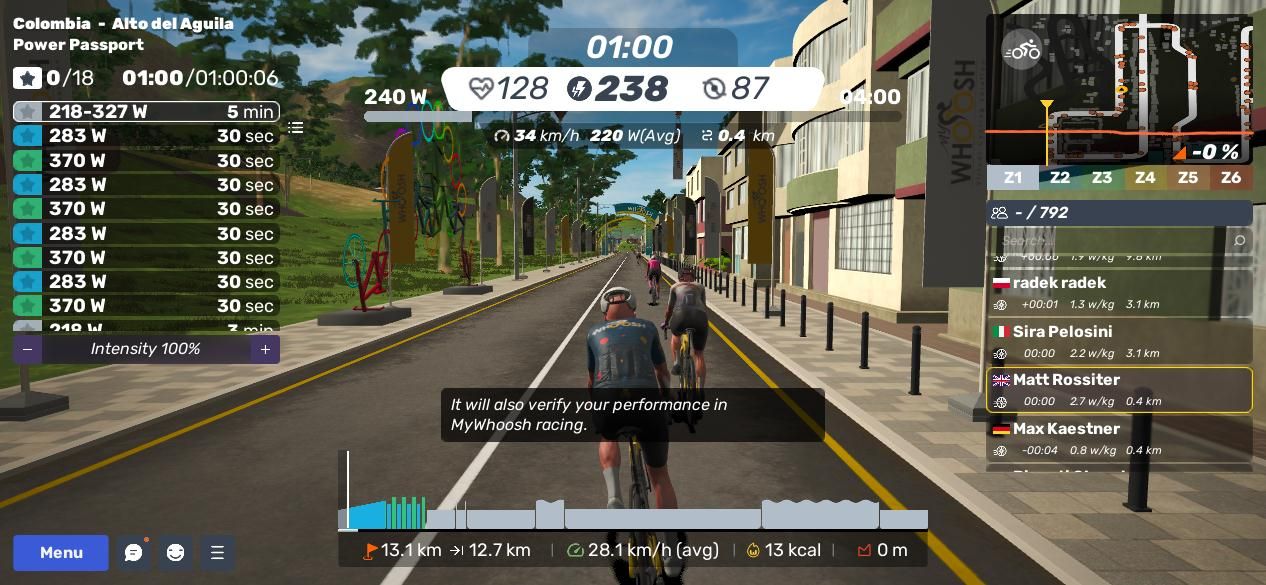This screenshot has width=1266, height=585.
Task: Open the smiley emote icon
Action: tap(175, 553)
